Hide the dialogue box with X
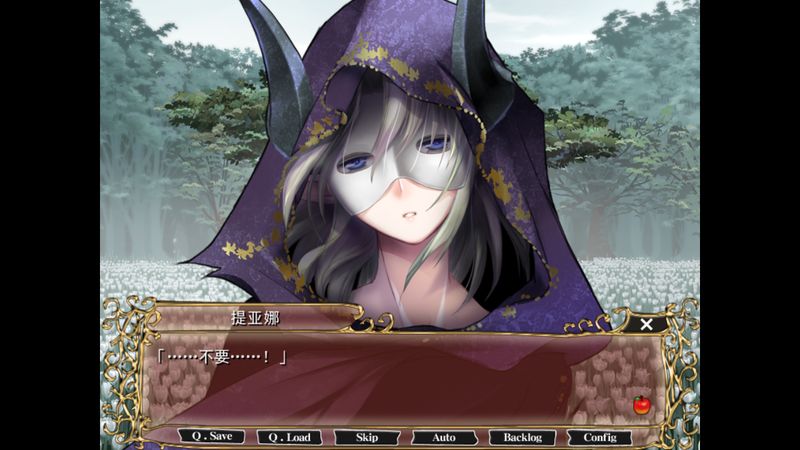This screenshot has height=450, width=800. [646, 324]
